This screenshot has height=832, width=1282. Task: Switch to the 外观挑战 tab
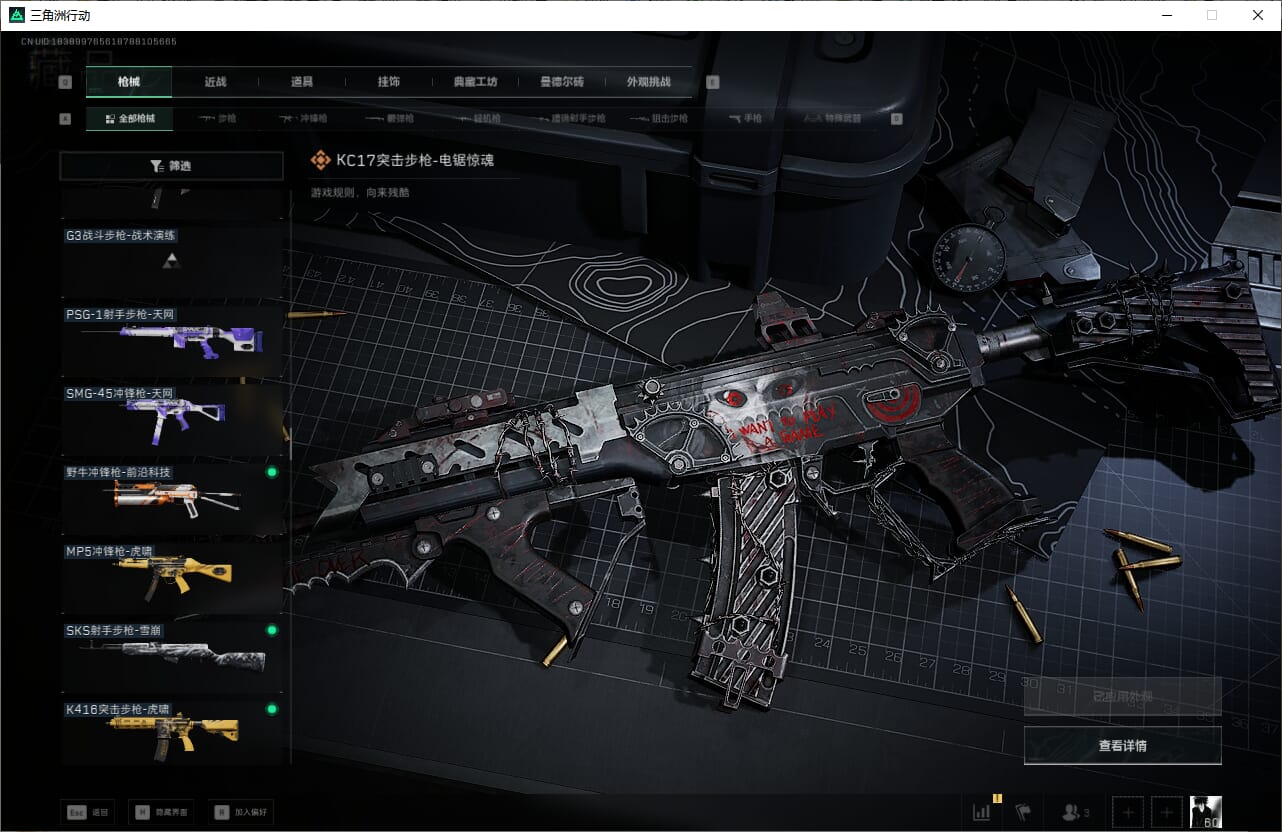(648, 82)
